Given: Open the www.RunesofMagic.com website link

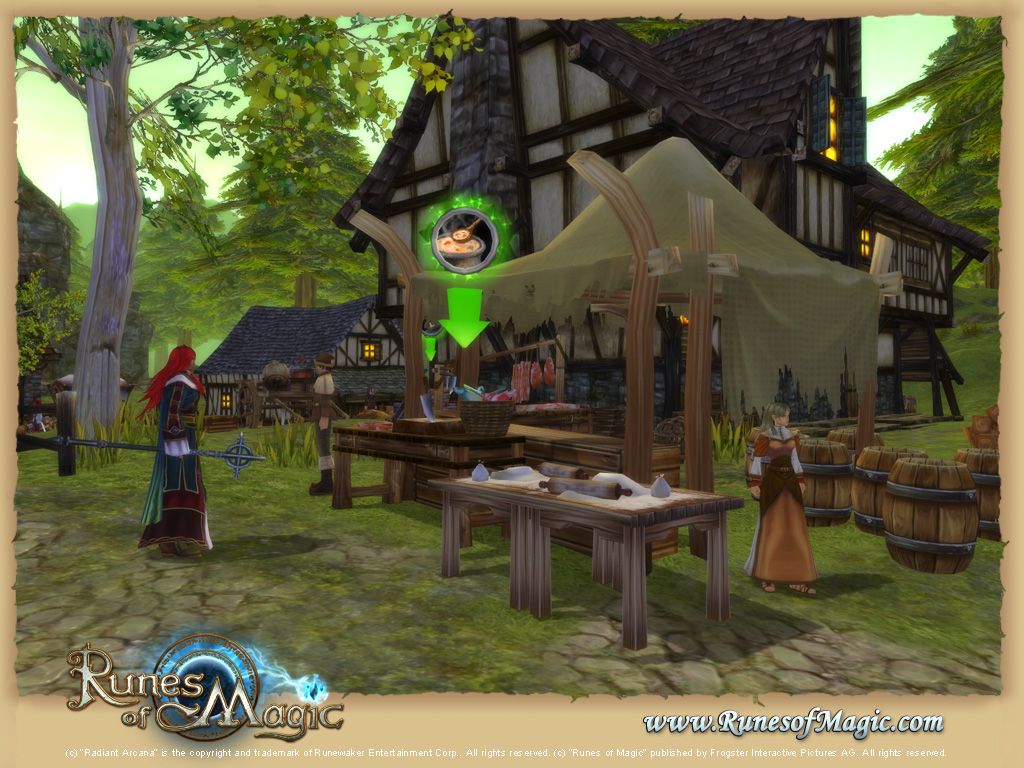Looking at the screenshot, I should tap(792, 721).
